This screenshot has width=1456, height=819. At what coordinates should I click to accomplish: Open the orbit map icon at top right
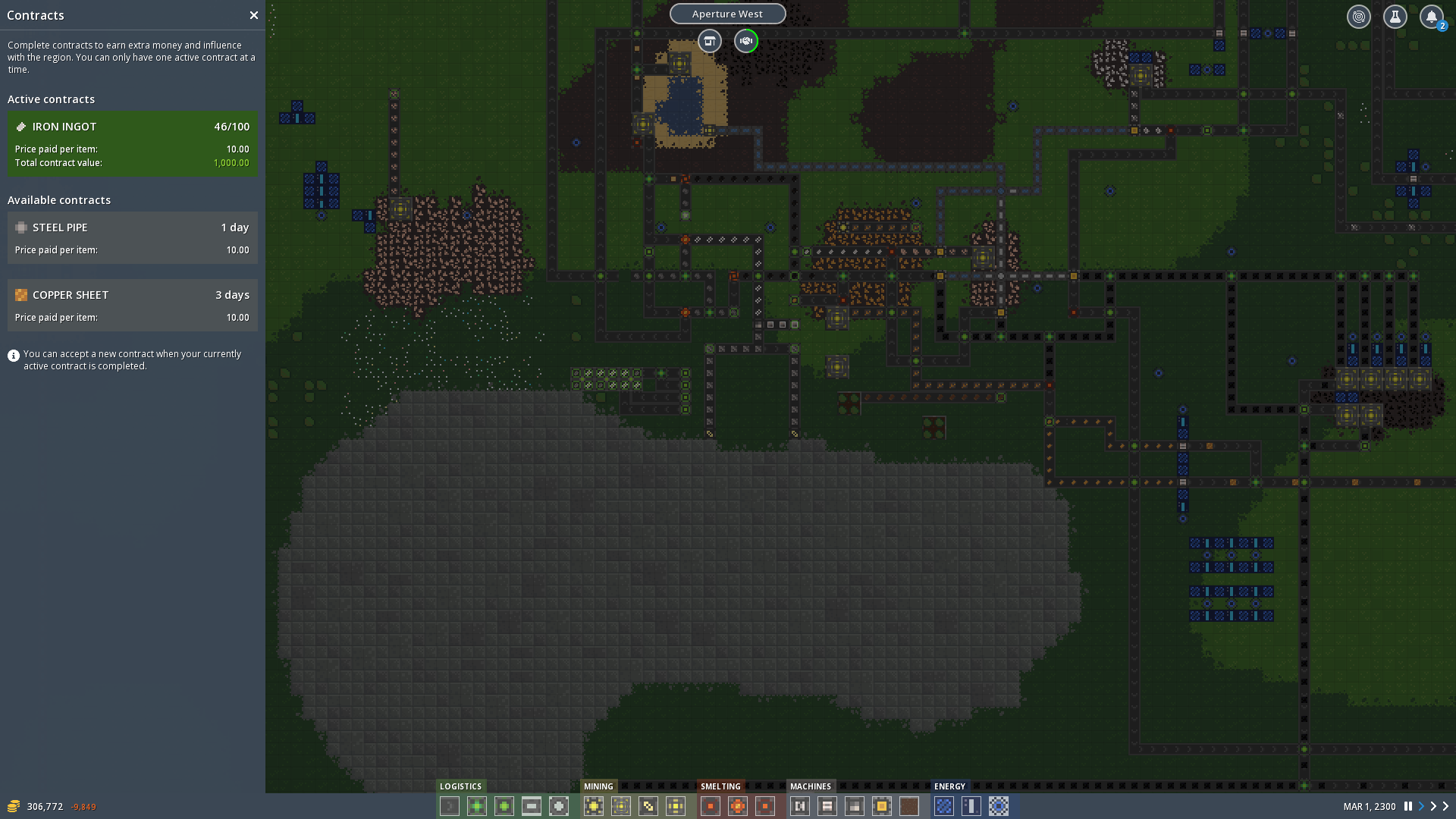tap(1358, 16)
